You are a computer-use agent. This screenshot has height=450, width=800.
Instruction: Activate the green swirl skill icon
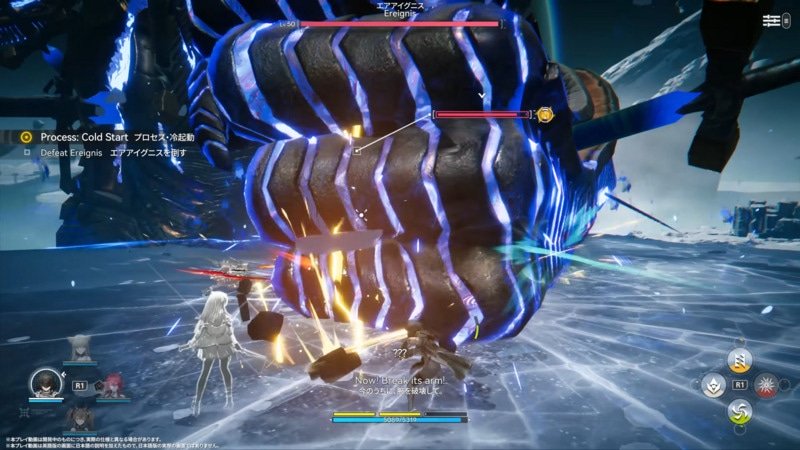(x=739, y=410)
